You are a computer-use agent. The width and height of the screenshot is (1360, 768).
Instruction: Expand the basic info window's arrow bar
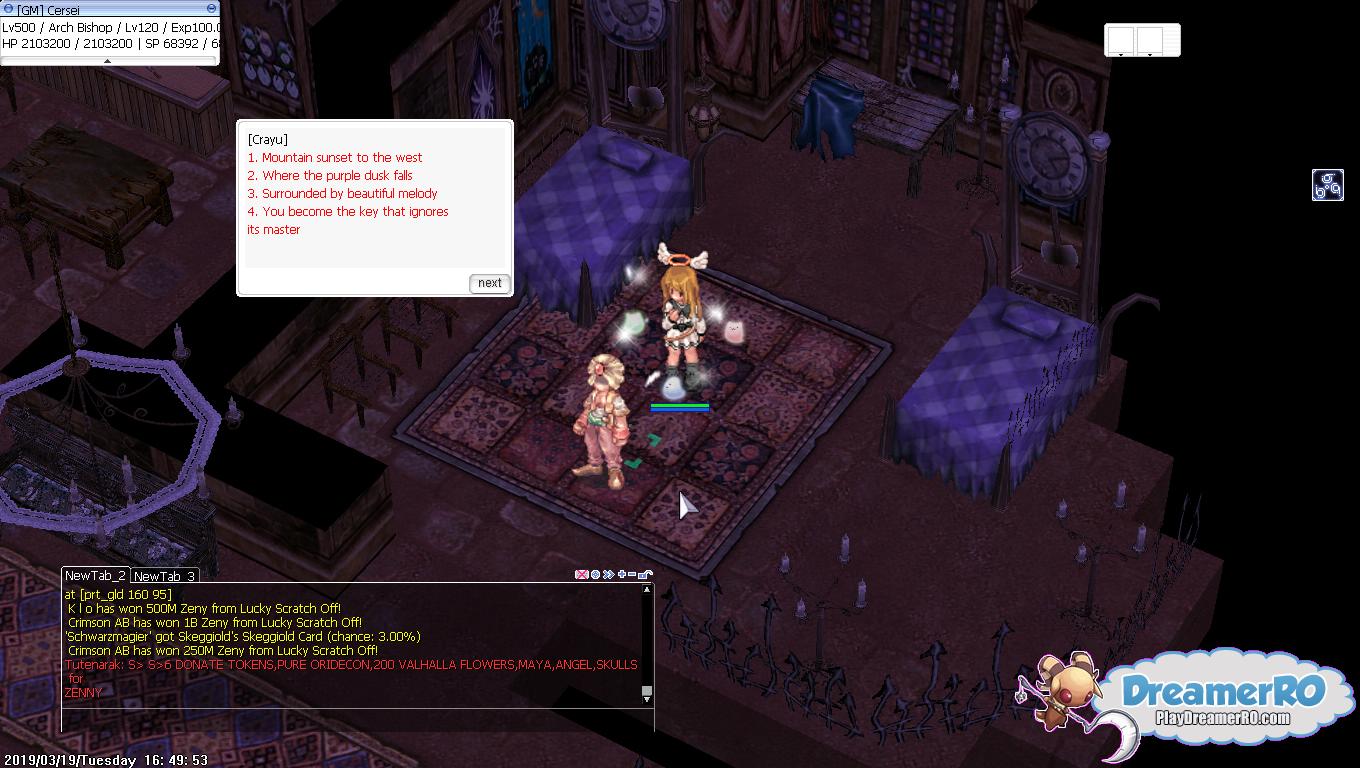pyautogui.click(x=108, y=61)
